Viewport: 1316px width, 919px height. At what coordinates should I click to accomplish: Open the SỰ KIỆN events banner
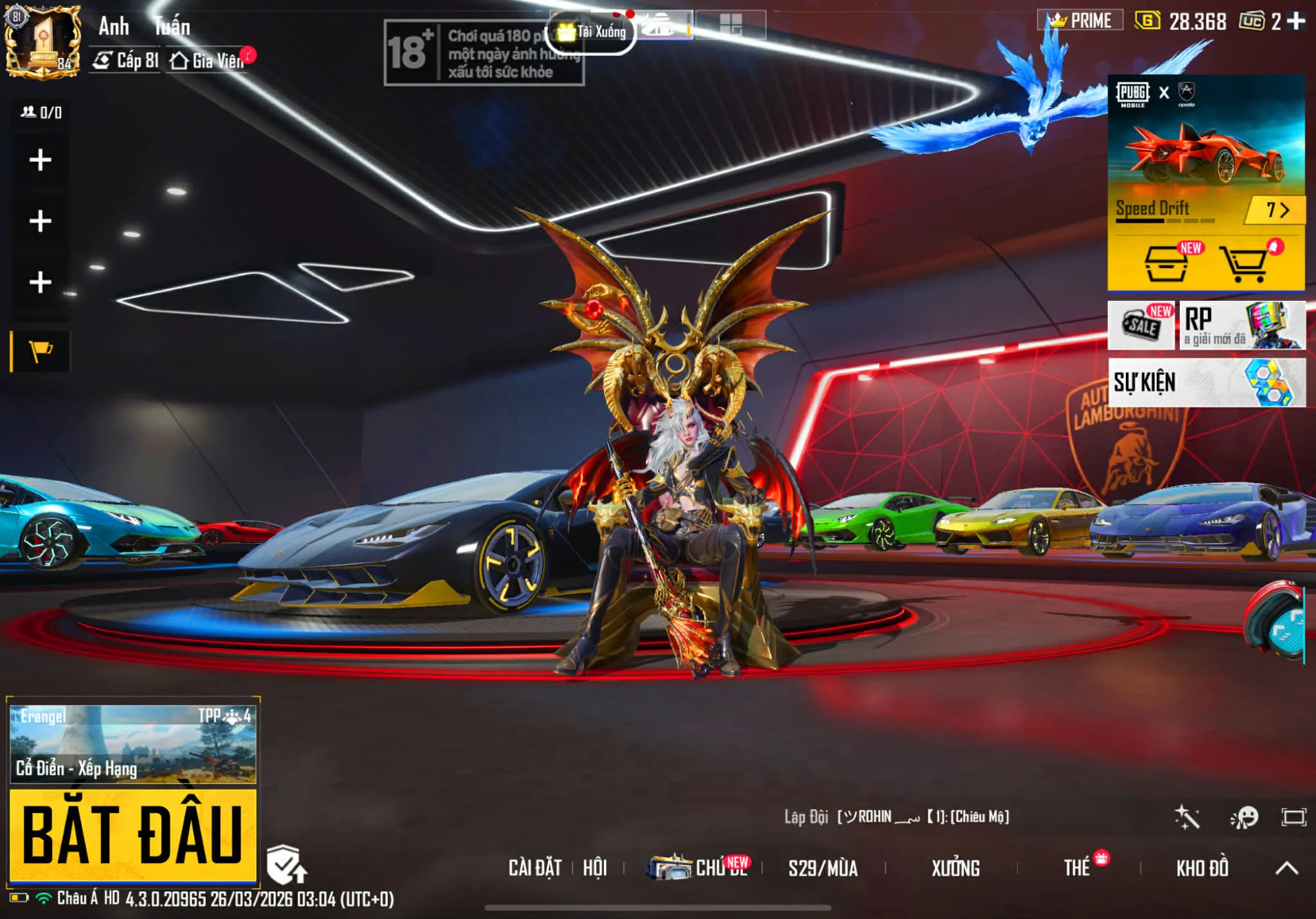[1206, 382]
